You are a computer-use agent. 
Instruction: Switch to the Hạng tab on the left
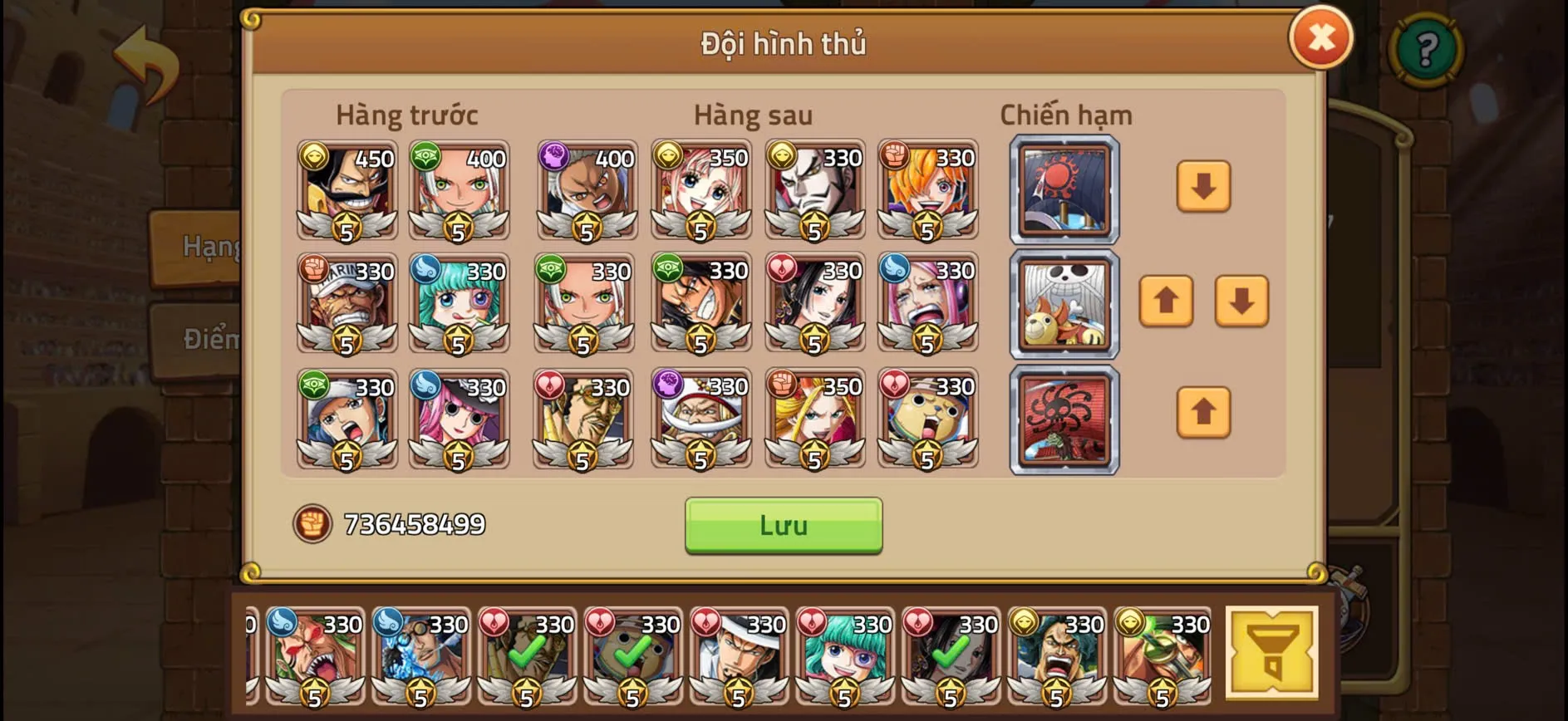click(x=205, y=245)
